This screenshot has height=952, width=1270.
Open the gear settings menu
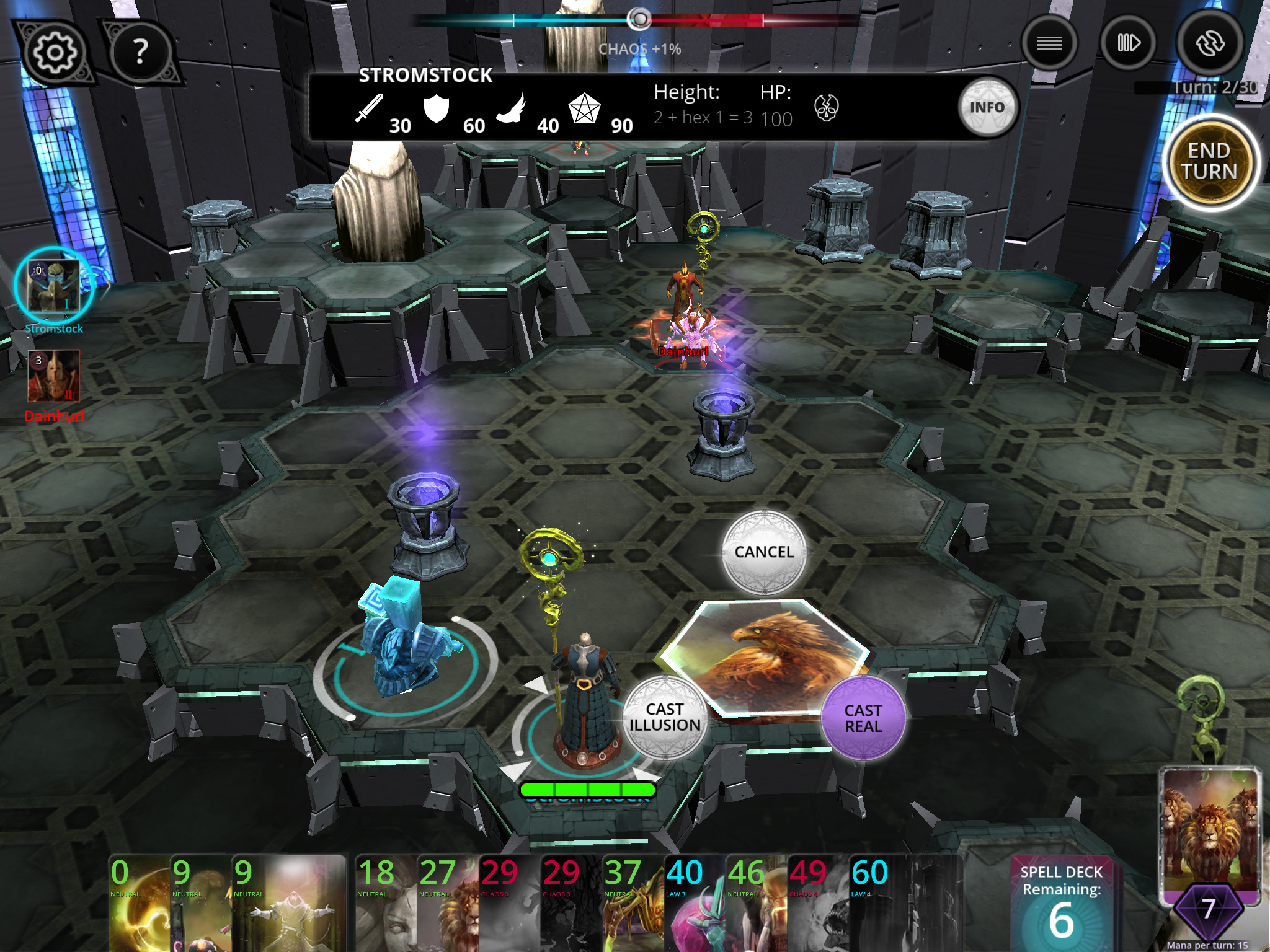click(x=55, y=52)
